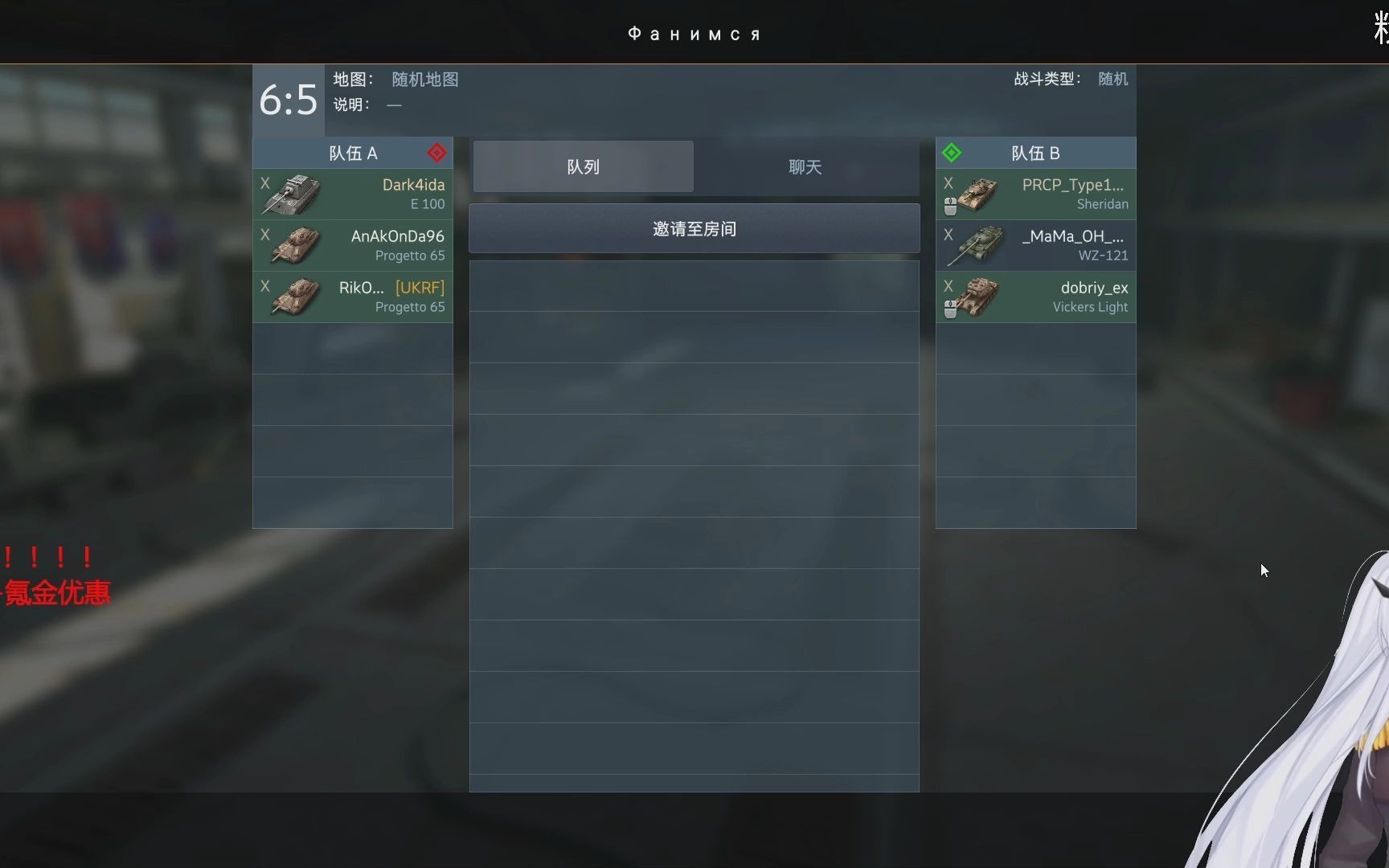Click RikO's Vickers-style tank thumbnail

tap(295, 297)
